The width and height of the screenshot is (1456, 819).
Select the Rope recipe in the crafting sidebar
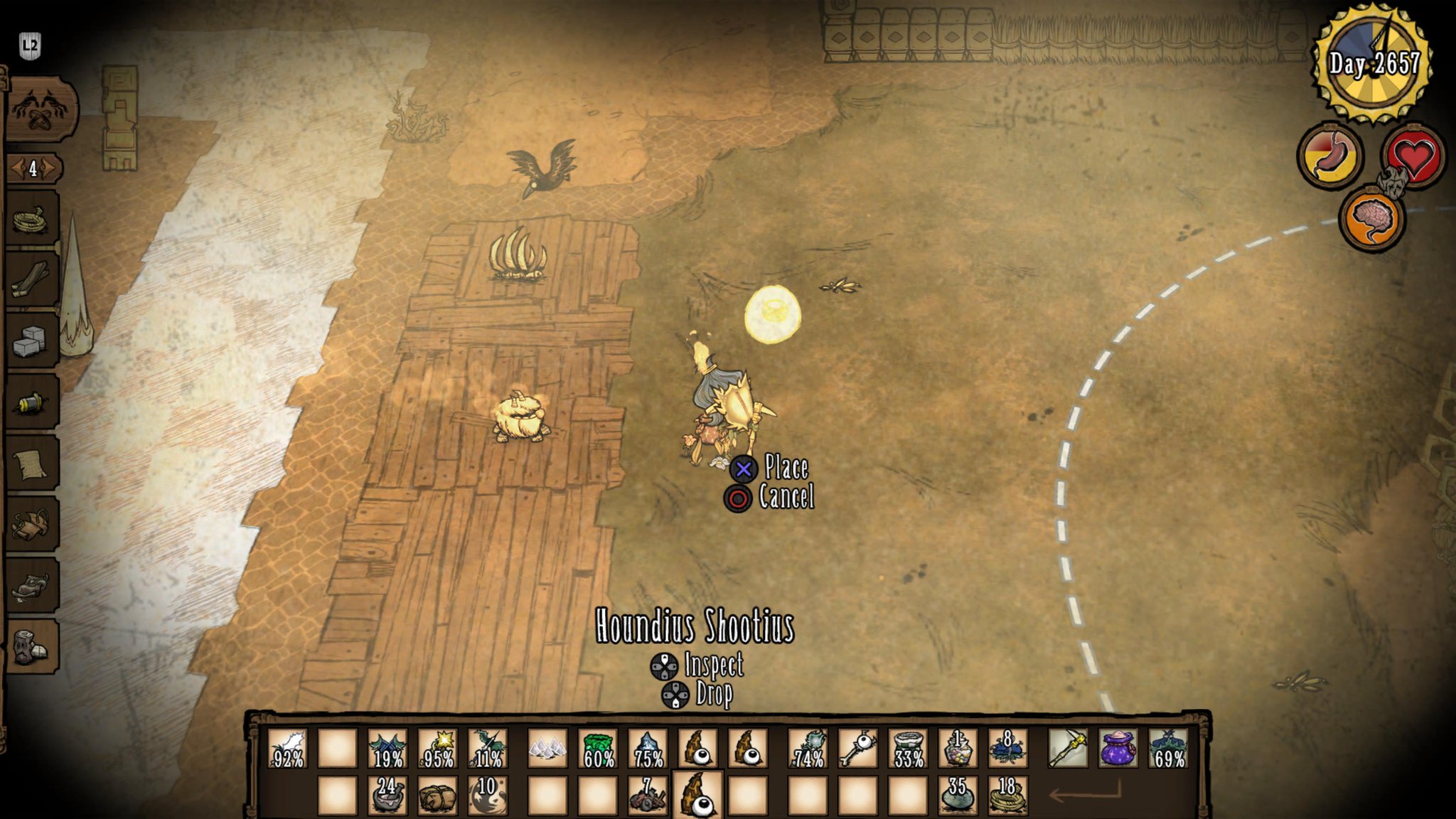pos(29,218)
